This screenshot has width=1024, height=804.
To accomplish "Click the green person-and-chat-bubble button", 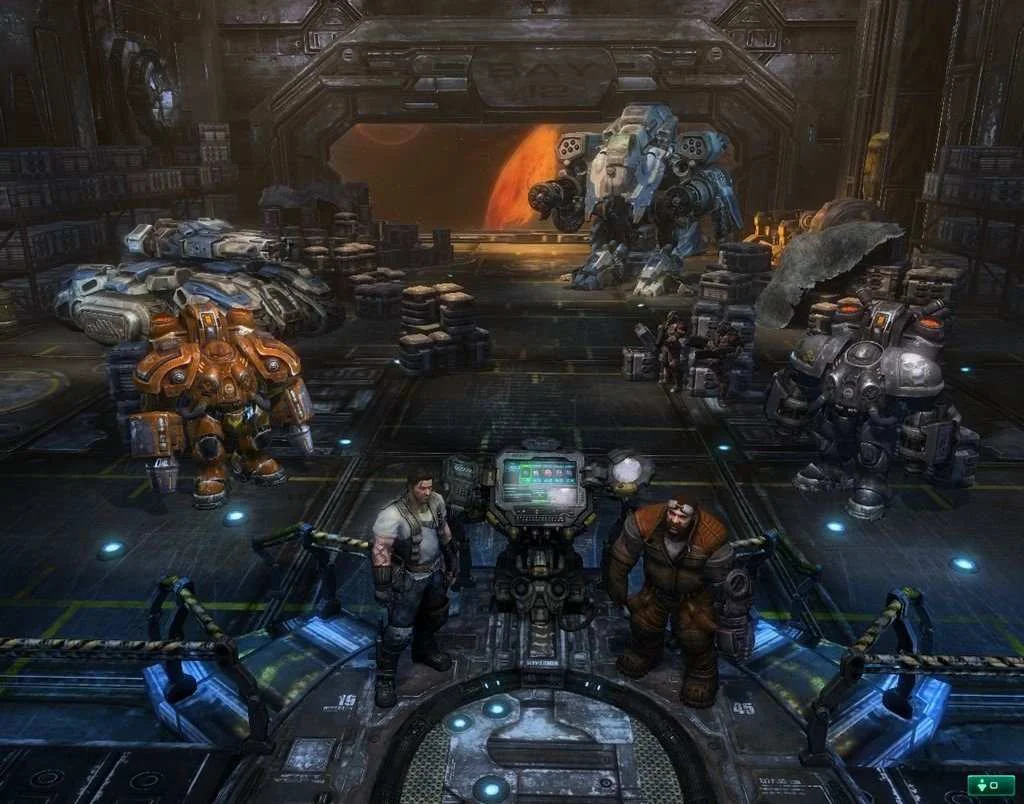I will pyautogui.click(x=990, y=784).
